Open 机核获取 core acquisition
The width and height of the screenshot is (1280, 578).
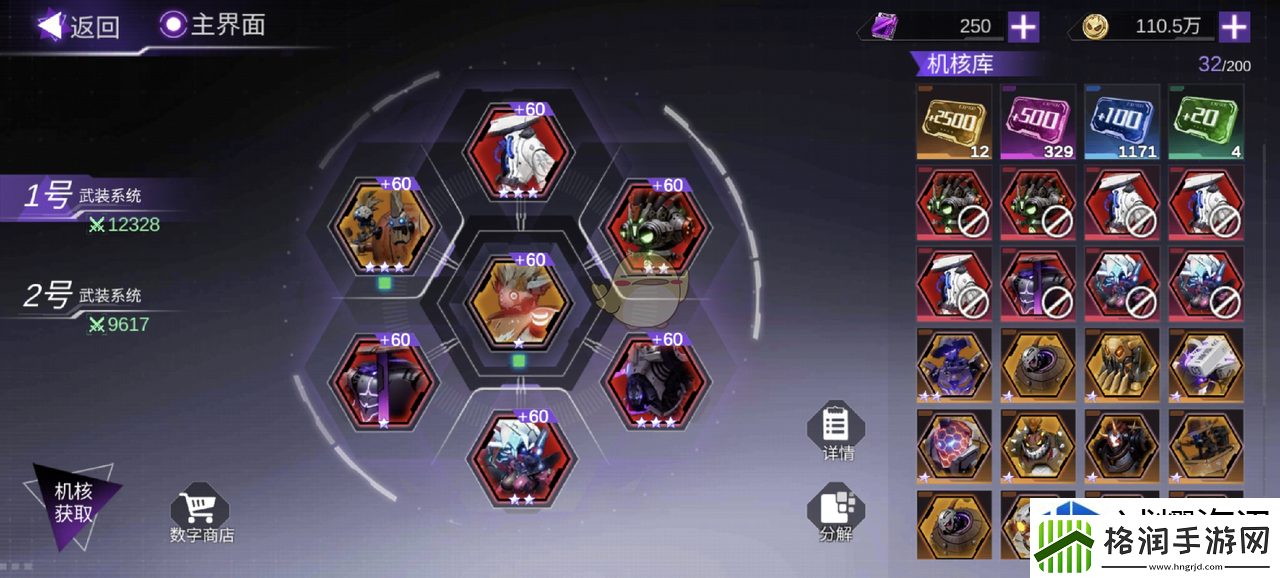click(x=73, y=502)
